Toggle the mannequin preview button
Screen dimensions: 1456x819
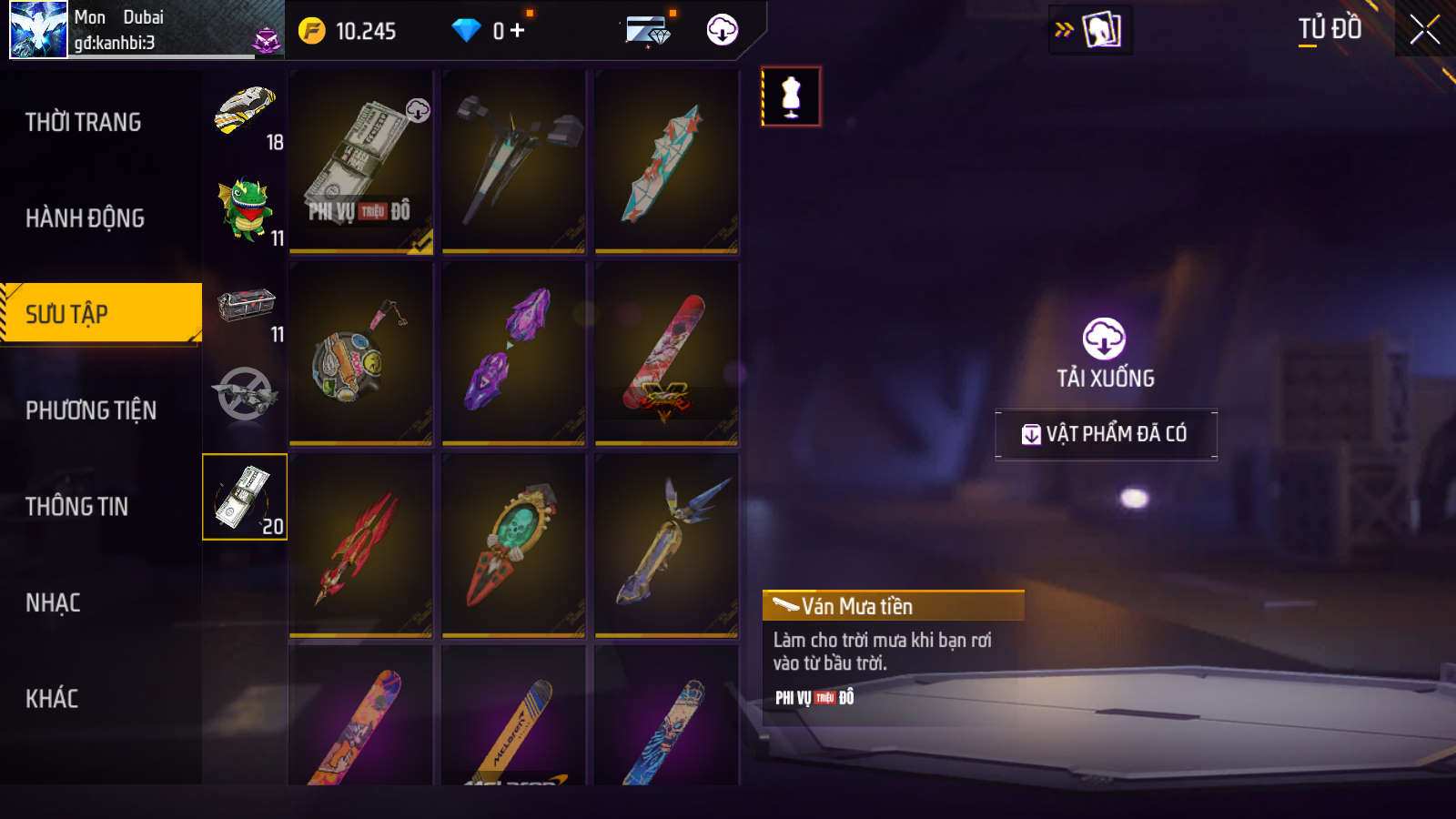pos(791,96)
